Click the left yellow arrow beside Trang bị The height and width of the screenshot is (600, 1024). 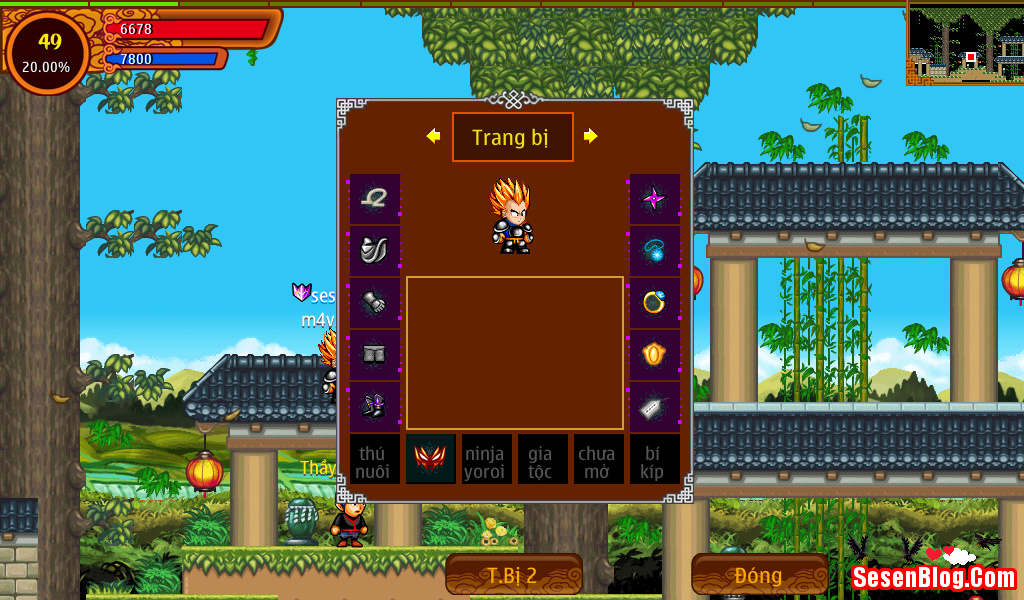(x=433, y=136)
